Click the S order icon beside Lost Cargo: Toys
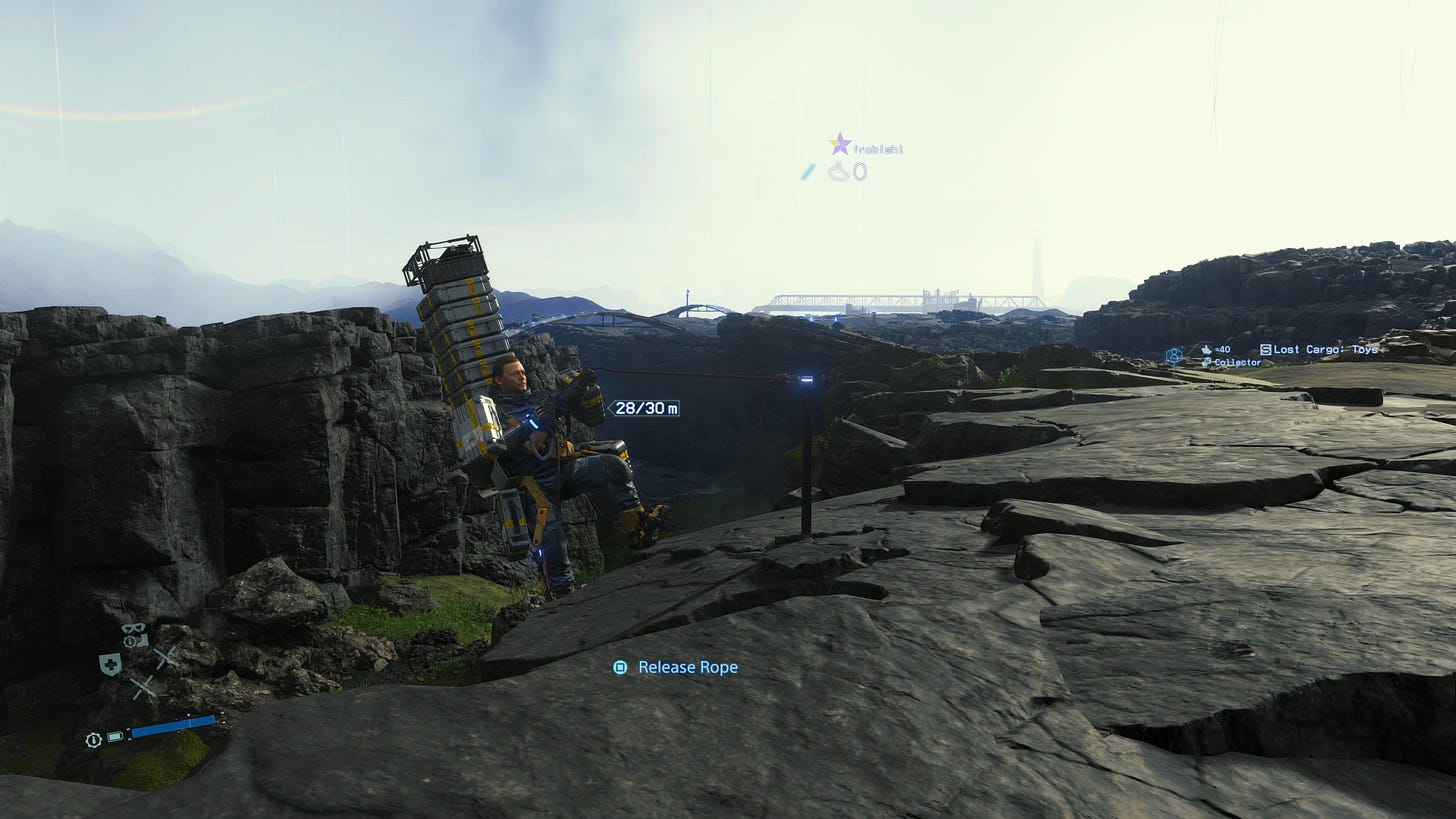Viewport: 1456px width, 819px height. 1266,349
